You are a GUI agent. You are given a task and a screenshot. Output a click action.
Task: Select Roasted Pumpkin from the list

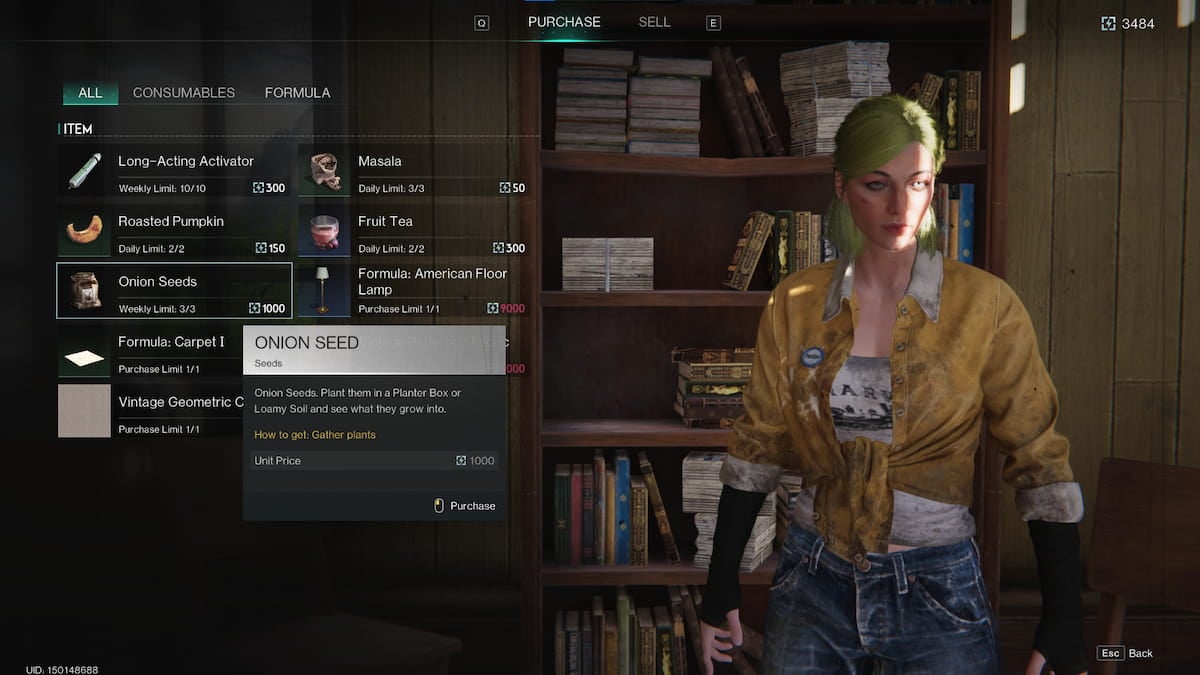pos(173,231)
